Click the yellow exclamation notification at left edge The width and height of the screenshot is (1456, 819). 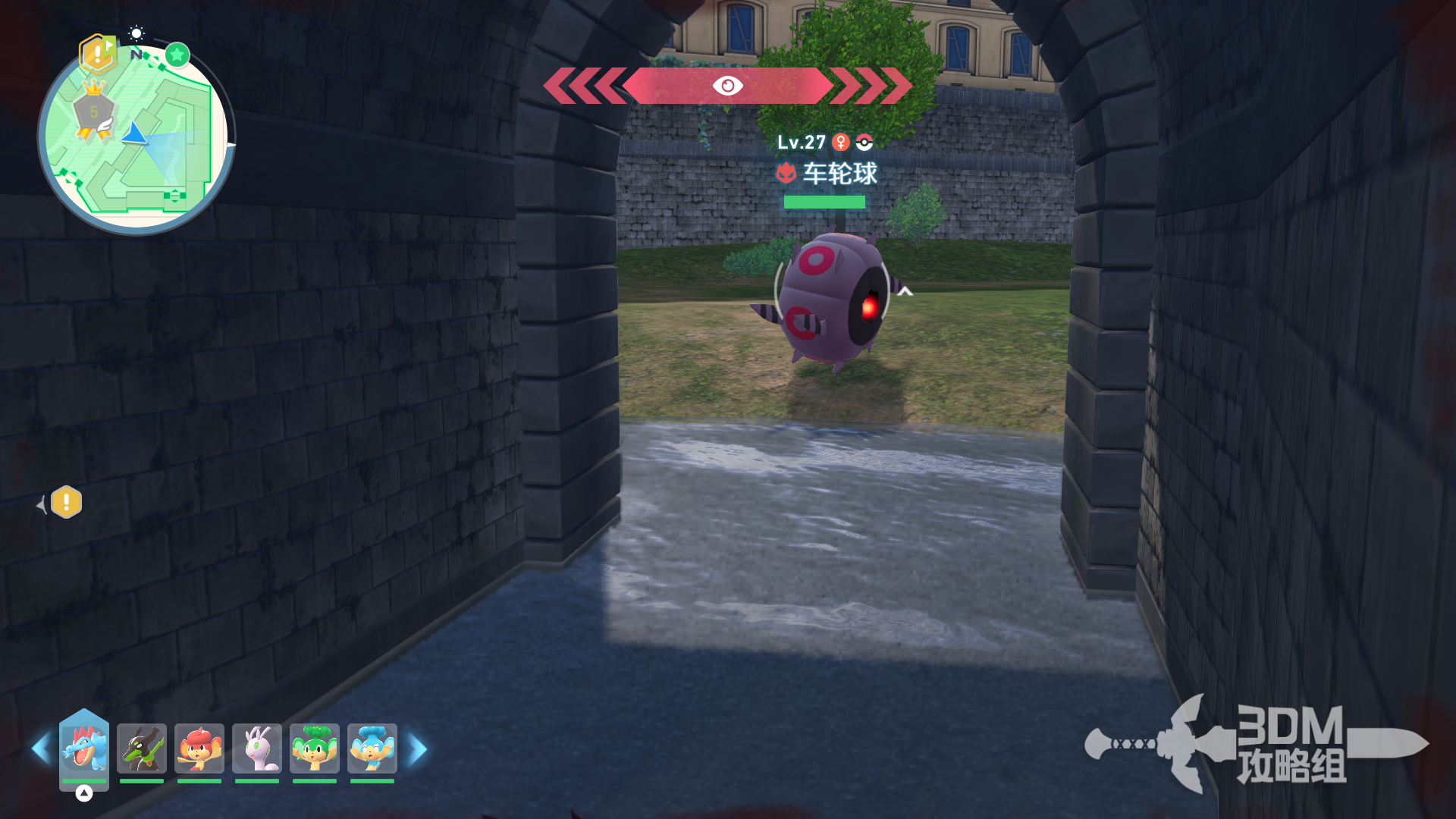[x=67, y=502]
